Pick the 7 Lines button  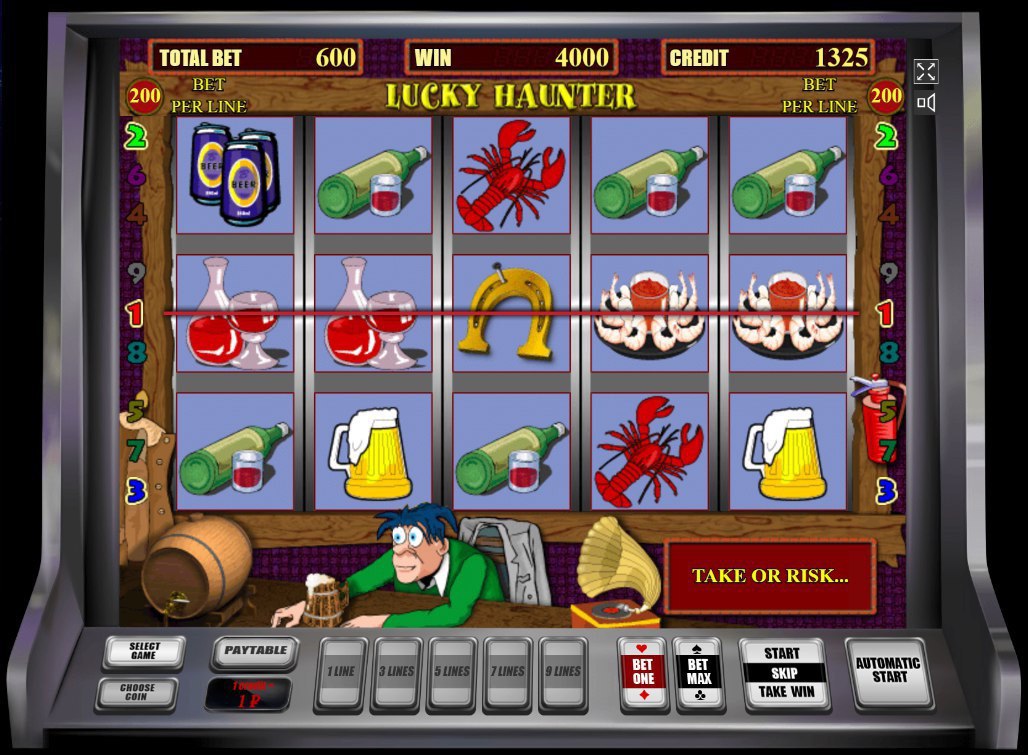tap(508, 673)
